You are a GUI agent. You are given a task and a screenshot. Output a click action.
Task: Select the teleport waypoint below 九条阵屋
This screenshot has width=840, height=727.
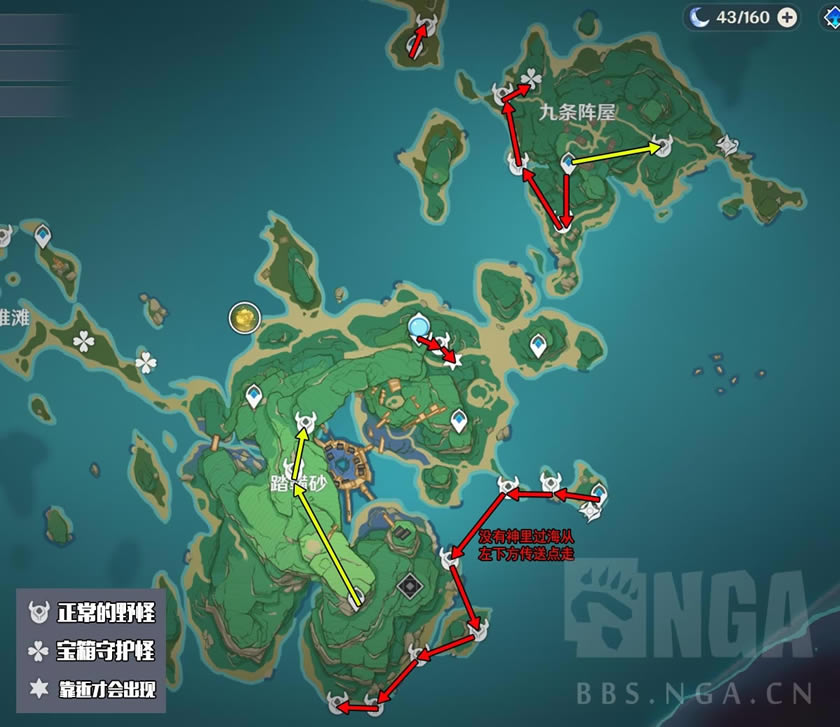tap(568, 162)
